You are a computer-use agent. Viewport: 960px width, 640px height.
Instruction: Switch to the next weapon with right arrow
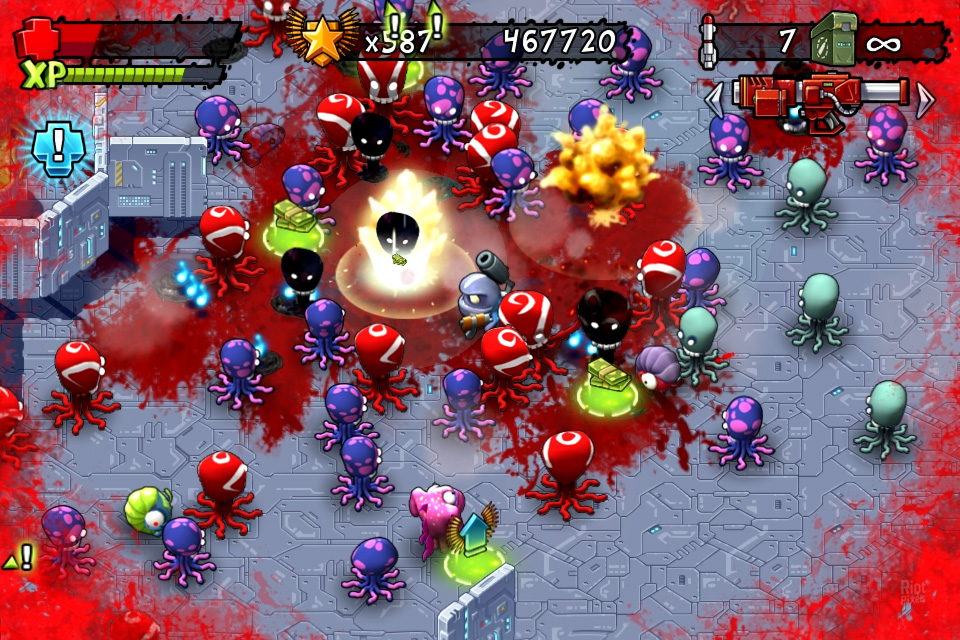[925, 99]
